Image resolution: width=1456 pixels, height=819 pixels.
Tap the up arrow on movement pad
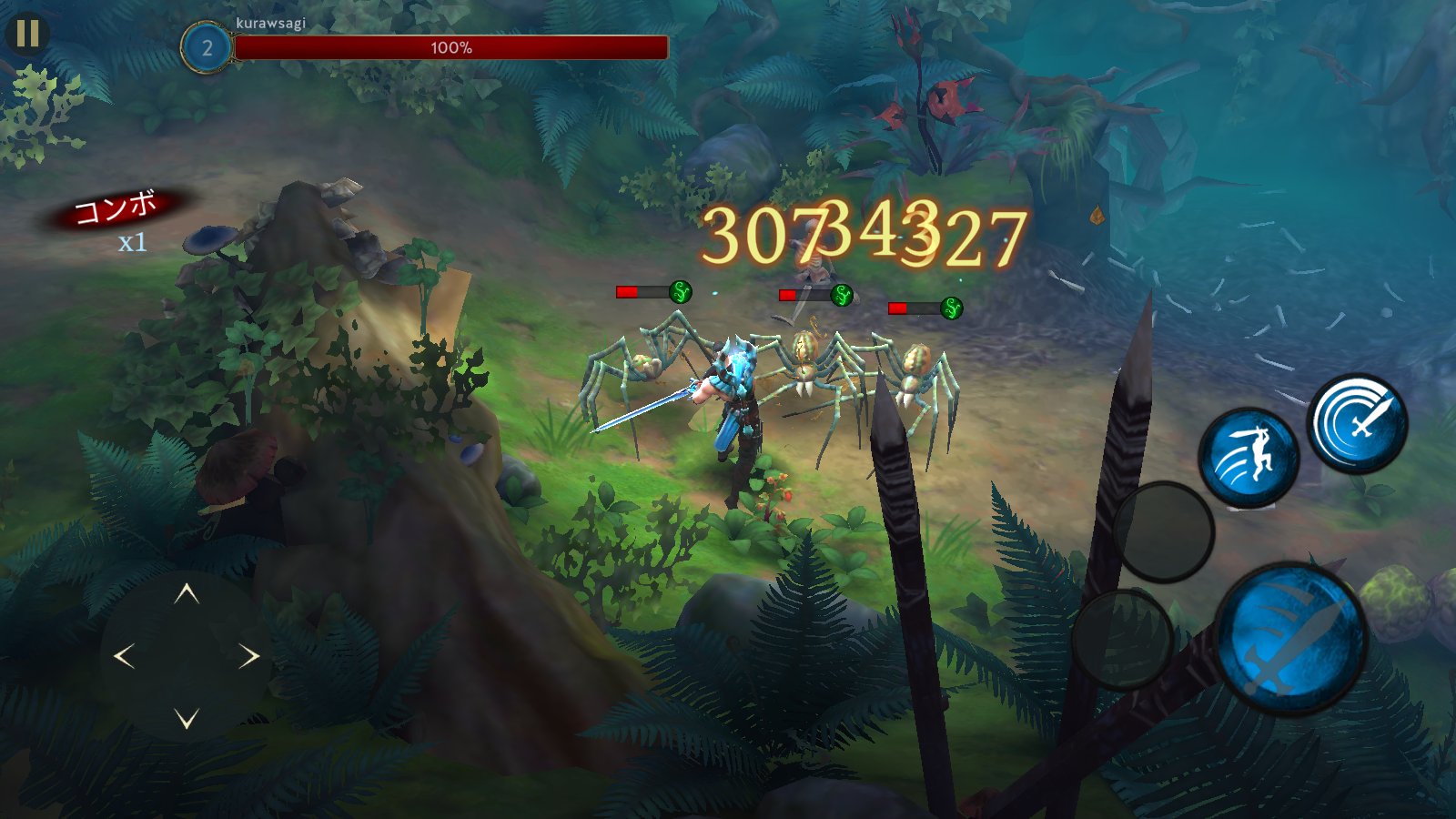click(187, 594)
